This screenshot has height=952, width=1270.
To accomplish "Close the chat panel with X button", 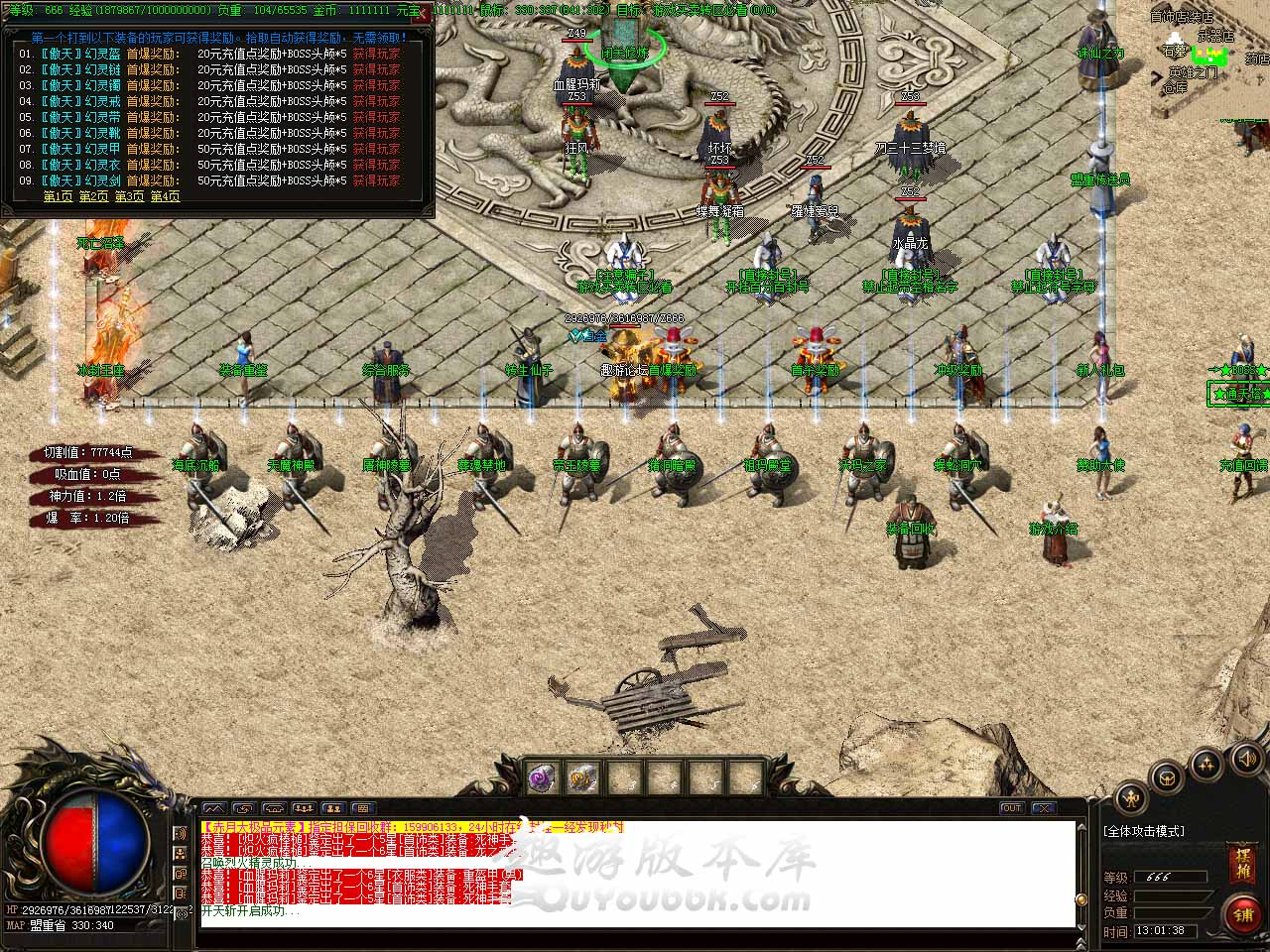I will (x=1043, y=808).
